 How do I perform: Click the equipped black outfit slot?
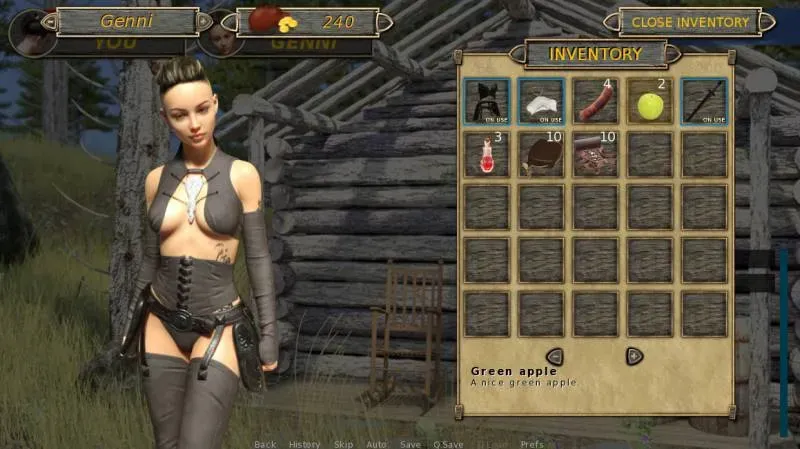(x=487, y=102)
